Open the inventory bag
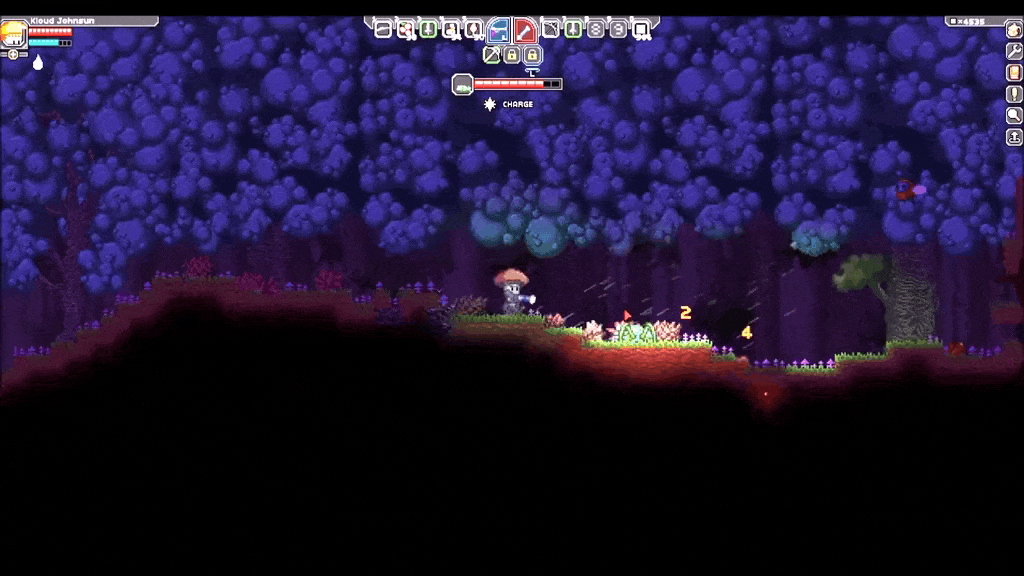Screen dimensions: 1024x576 pos(1014,29)
